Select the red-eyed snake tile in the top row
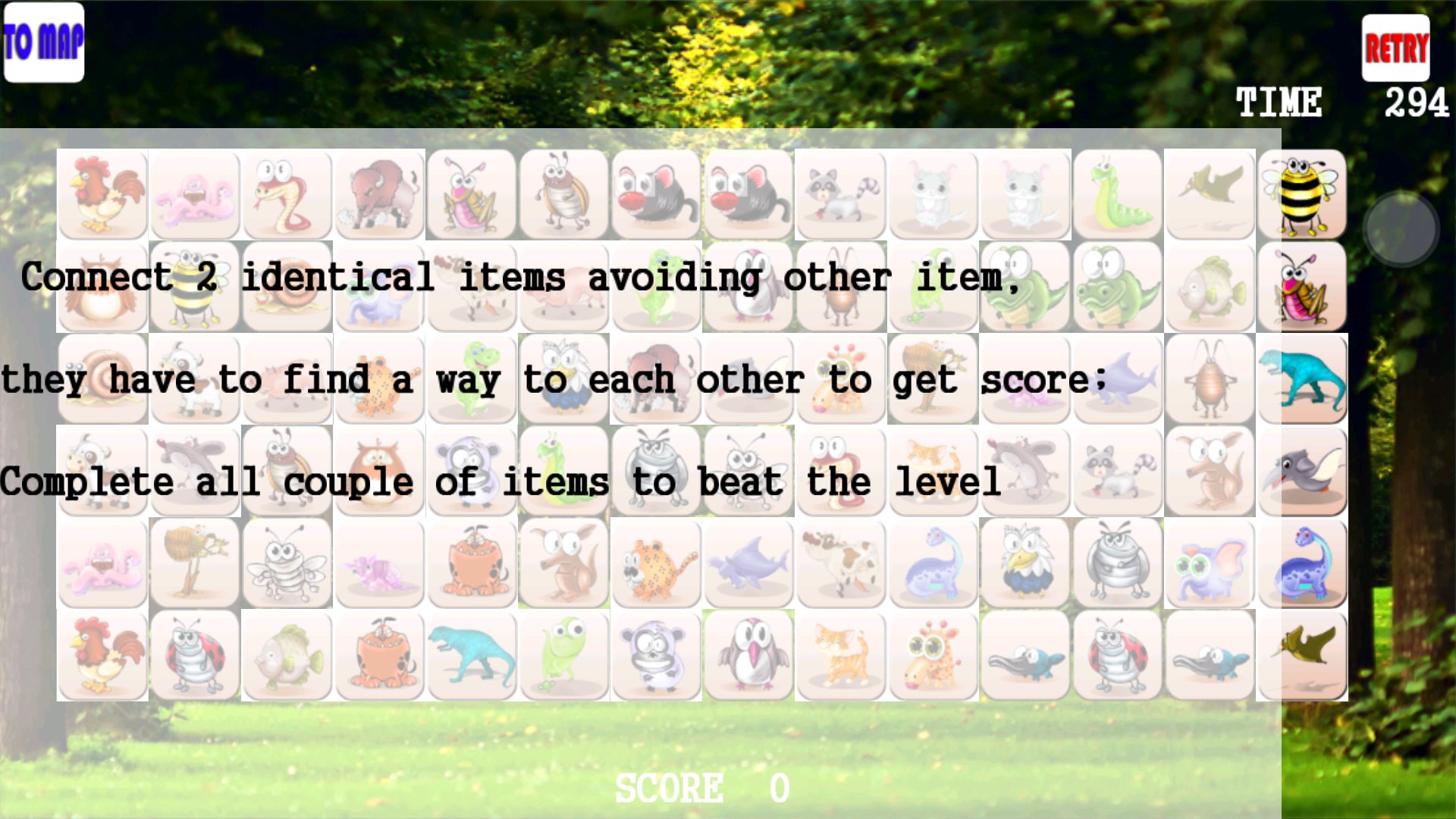Screen dimensions: 1456x819 [287, 193]
